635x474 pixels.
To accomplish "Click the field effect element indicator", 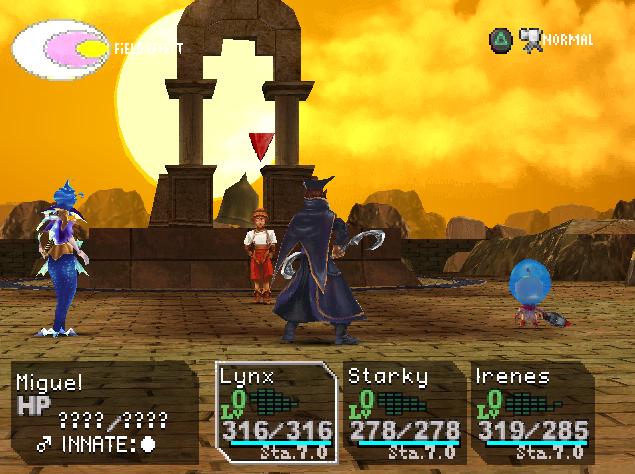I will (x=60, y=47).
